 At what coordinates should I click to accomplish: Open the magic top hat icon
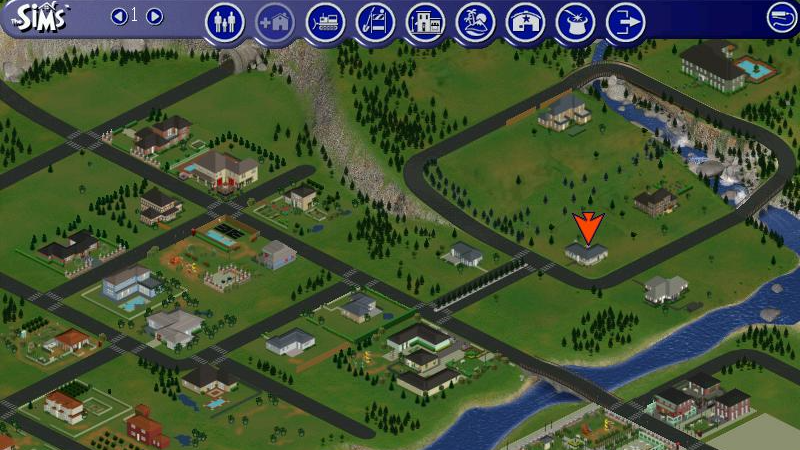coord(575,22)
